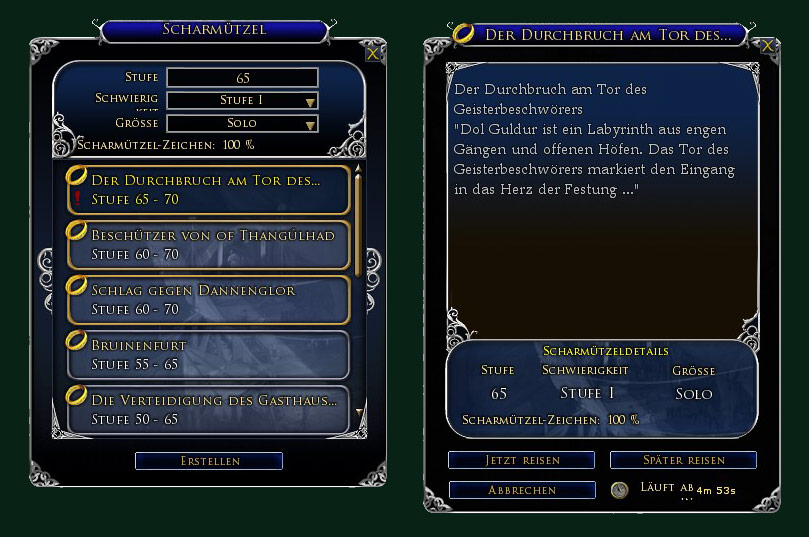Screen dimensions: 809x537
Task: Click the skirmish list scroll-down arrow
Action: (x=359, y=410)
